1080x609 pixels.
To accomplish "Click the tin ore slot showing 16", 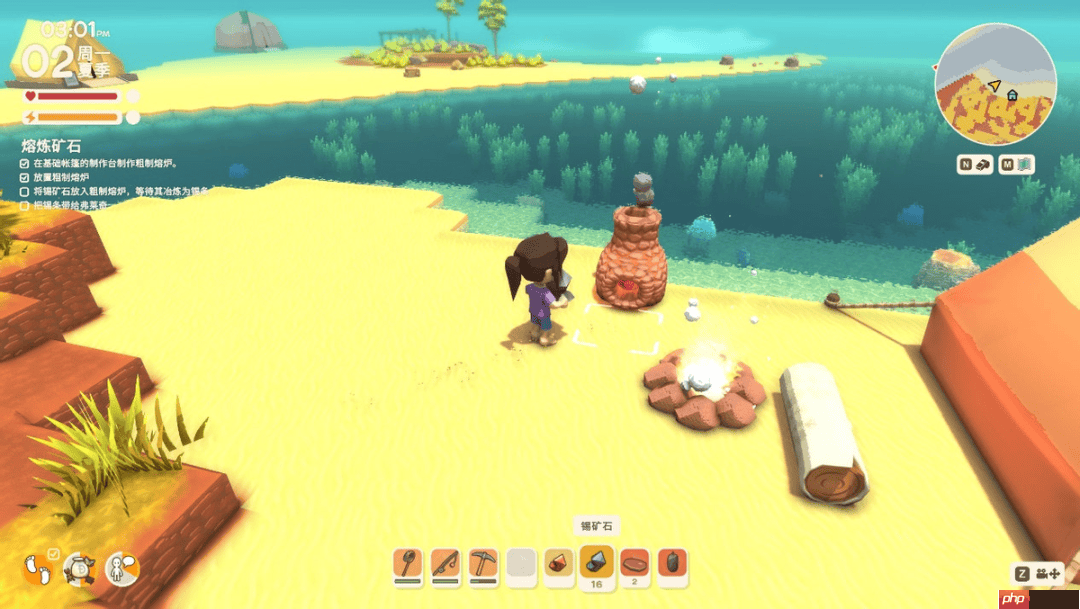I will click(x=597, y=563).
